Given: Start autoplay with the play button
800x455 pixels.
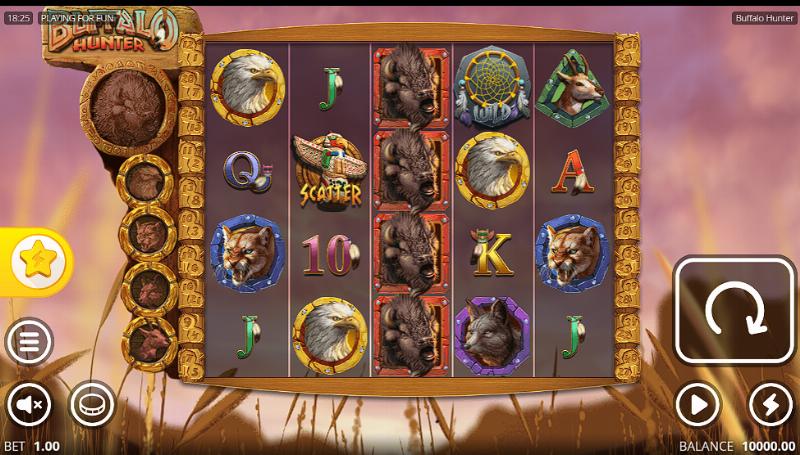Looking at the screenshot, I should pos(697,404).
